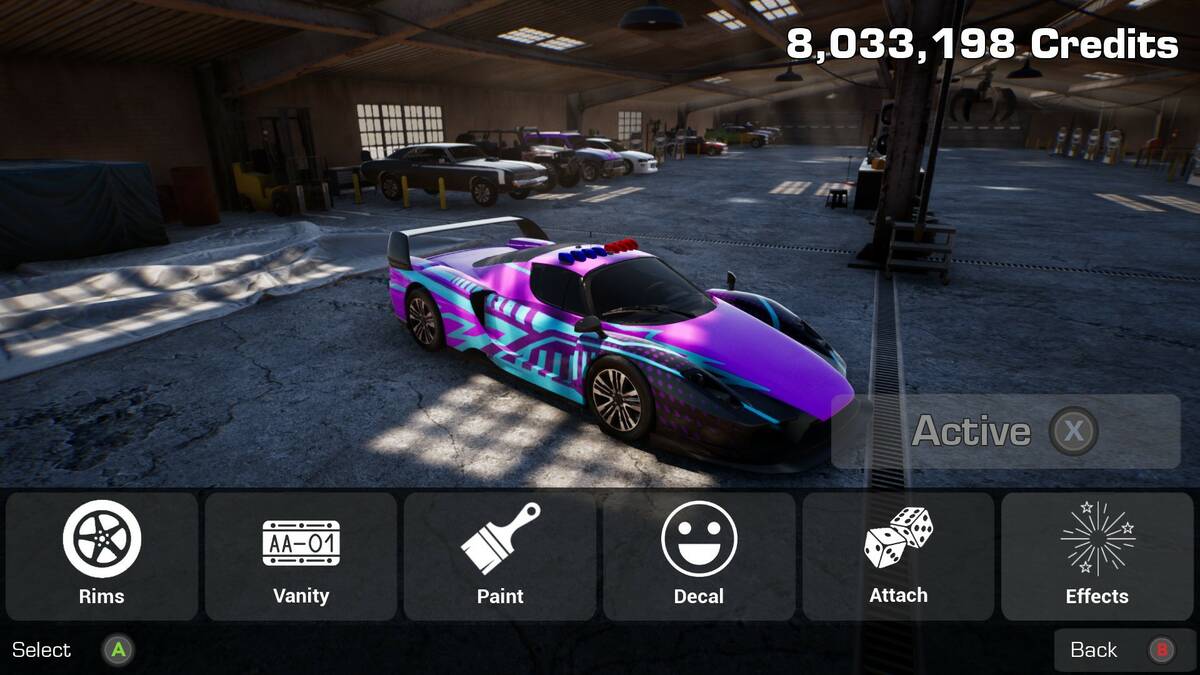Open the Attach dice category

[x=898, y=556]
